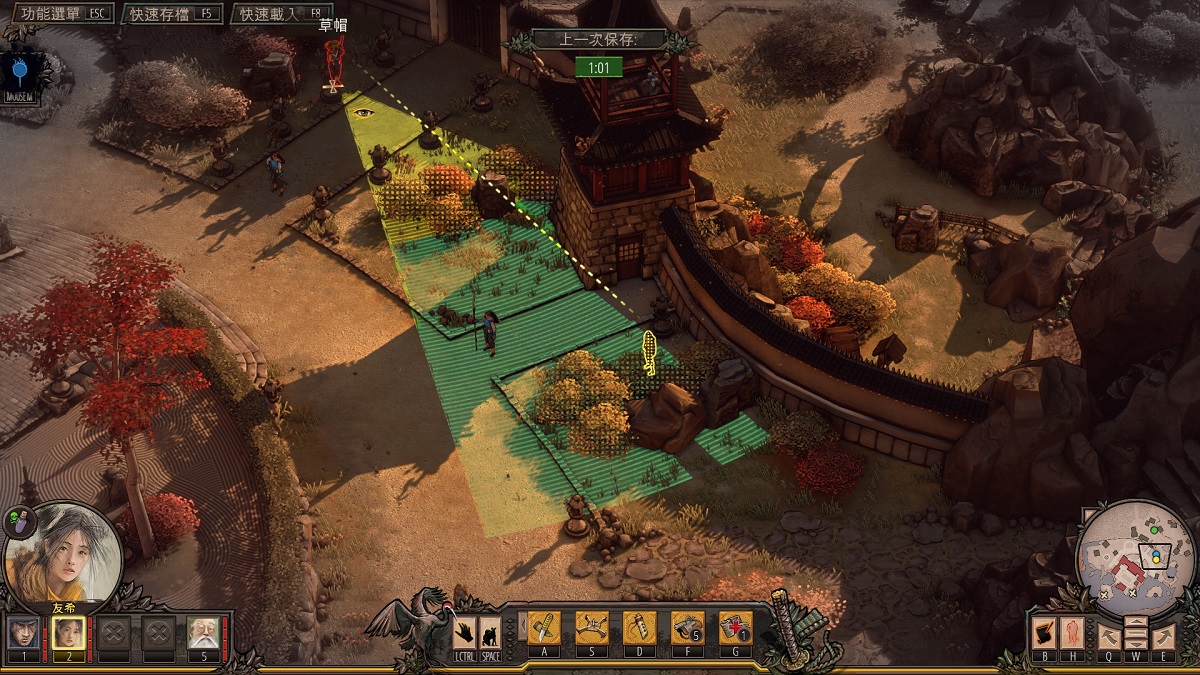The image size is (1200, 675).
Task: Use the bird flute lure ability
Action: (640, 628)
